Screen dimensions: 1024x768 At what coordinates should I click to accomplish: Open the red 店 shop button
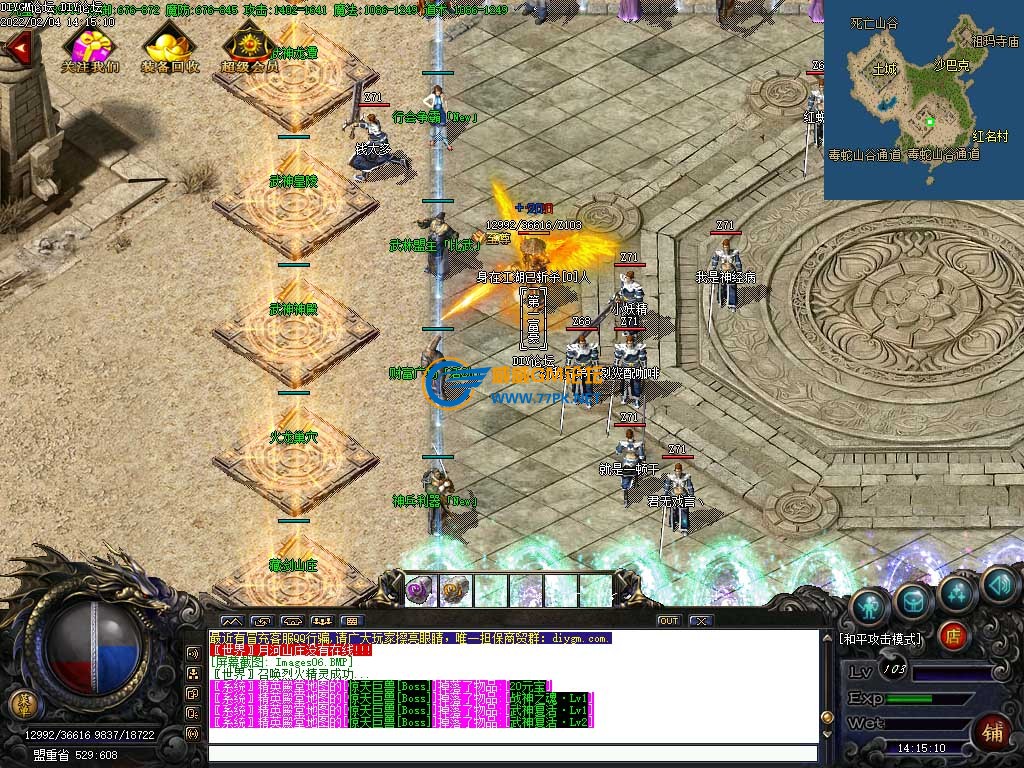point(954,636)
